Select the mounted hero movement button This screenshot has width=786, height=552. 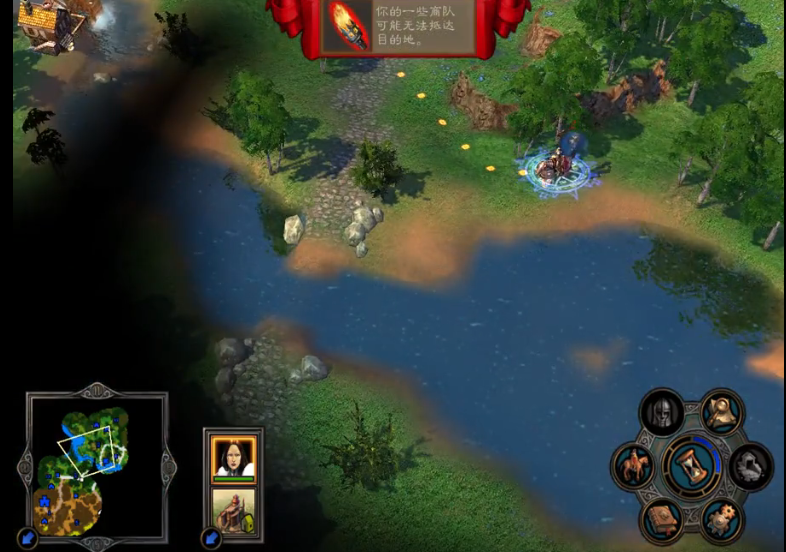coord(633,466)
